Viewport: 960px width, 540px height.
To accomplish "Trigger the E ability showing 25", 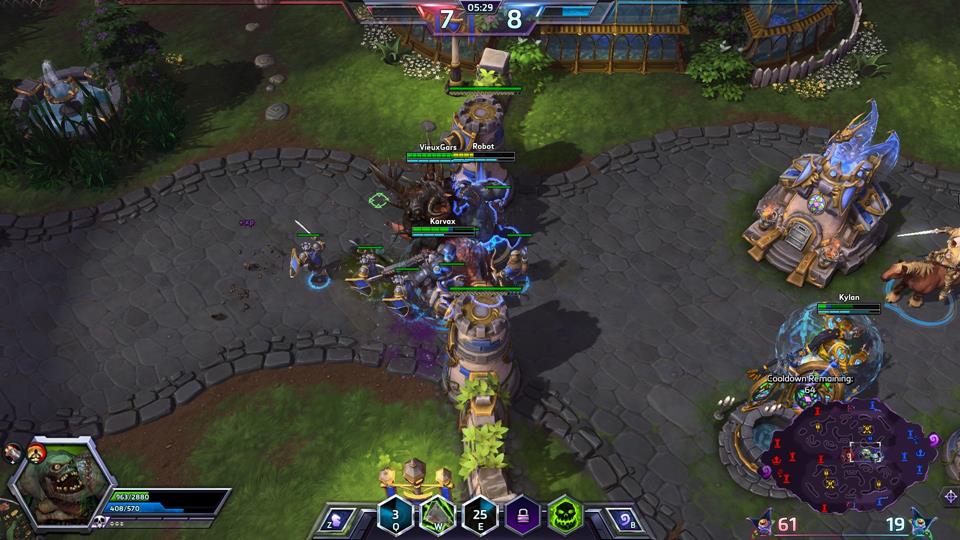I will coord(480,516).
